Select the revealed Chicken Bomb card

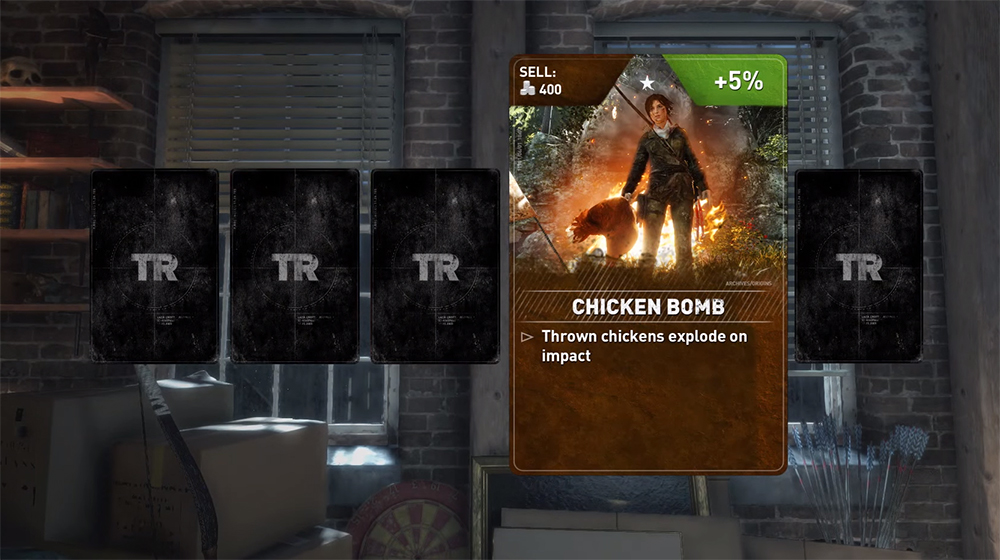[x=648, y=264]
